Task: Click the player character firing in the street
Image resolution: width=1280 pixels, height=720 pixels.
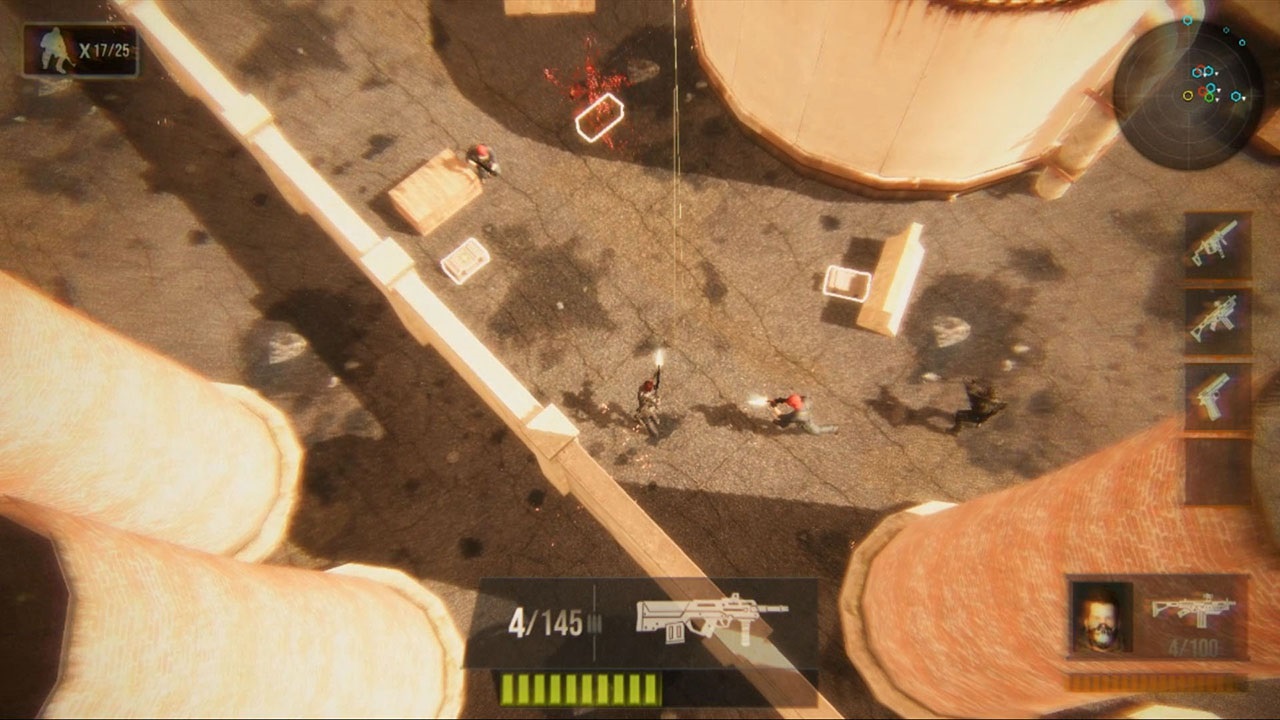Action: pyautogui.click(x=648, y=400)
